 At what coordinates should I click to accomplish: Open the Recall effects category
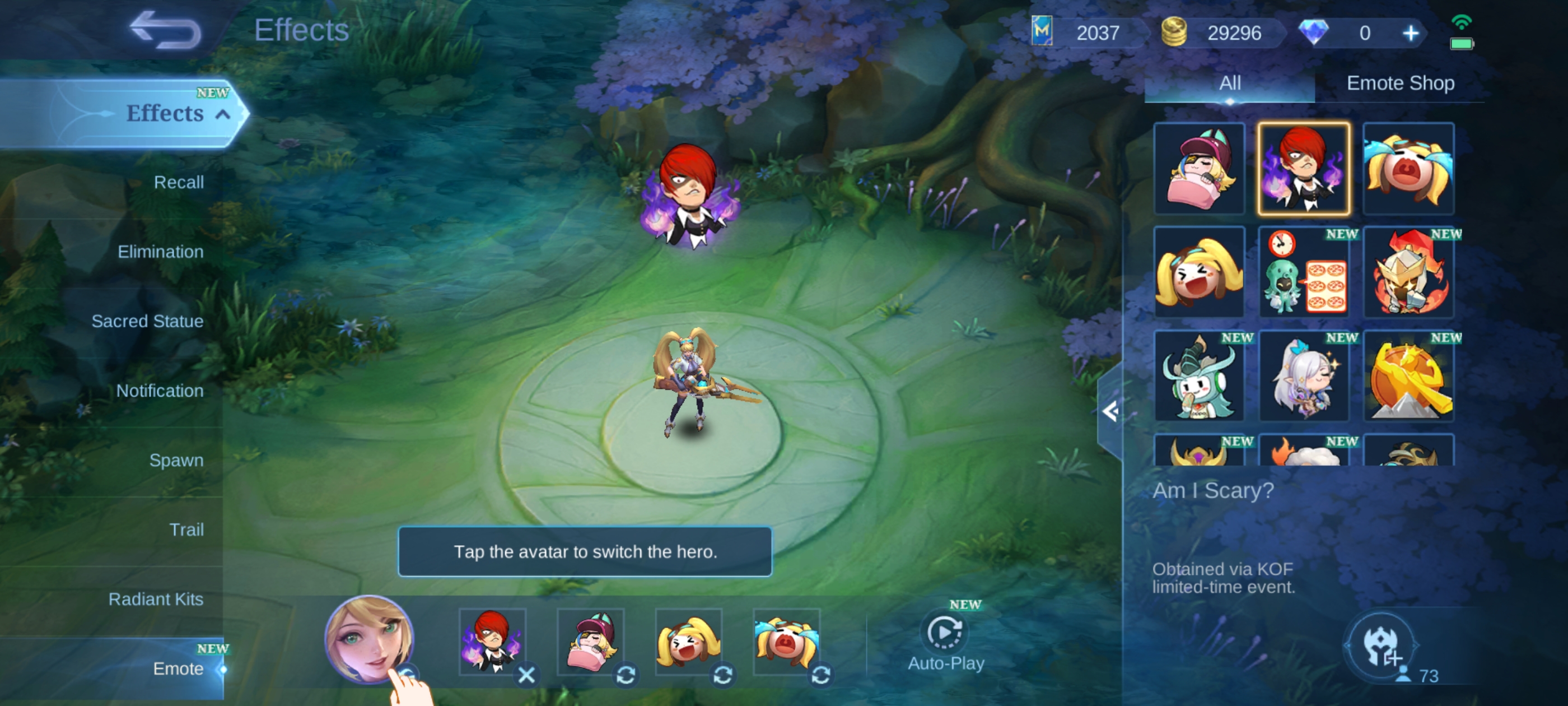[178, 182]
